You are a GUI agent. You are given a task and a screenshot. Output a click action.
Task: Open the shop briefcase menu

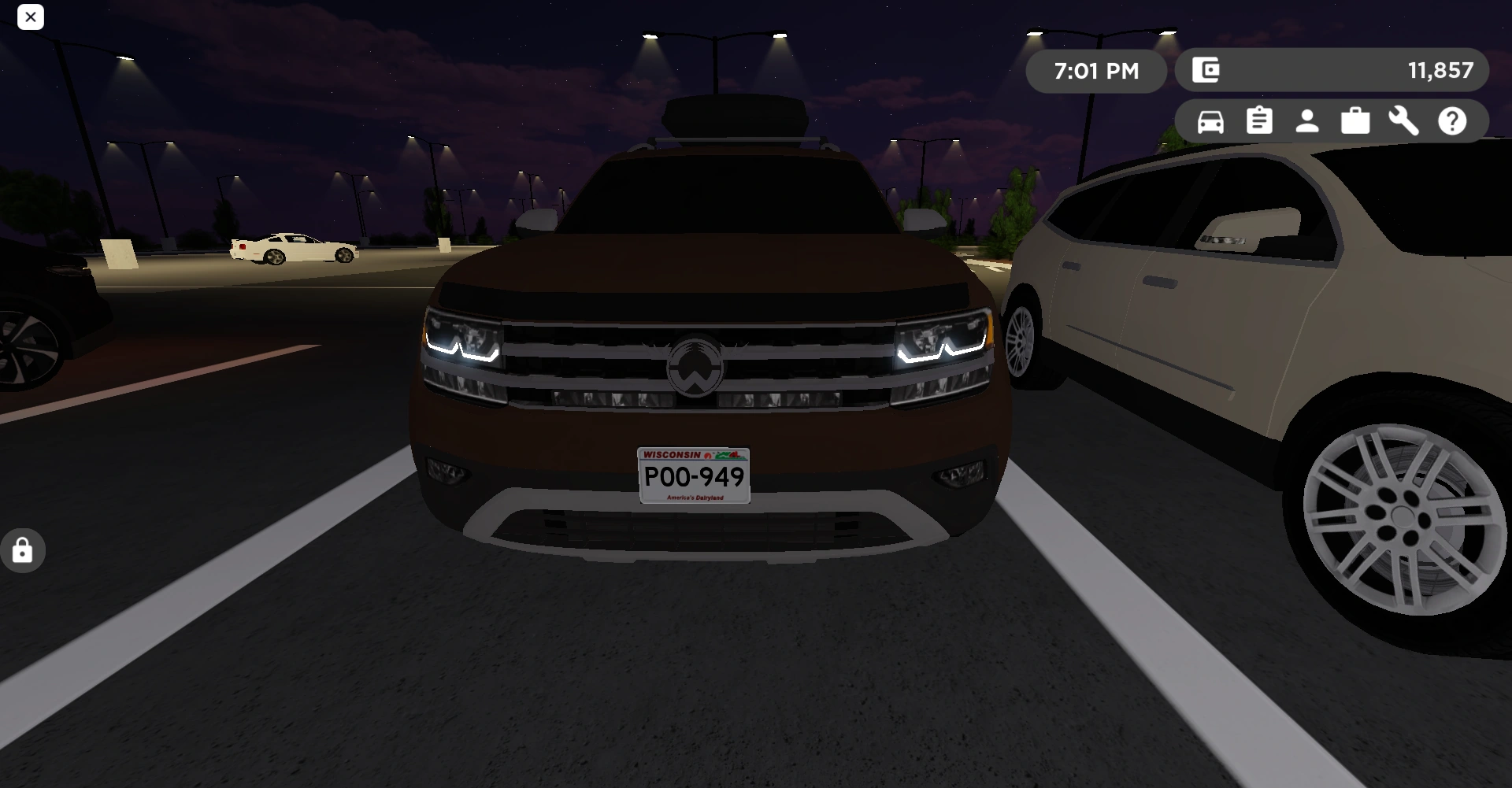click(1355, 120)
